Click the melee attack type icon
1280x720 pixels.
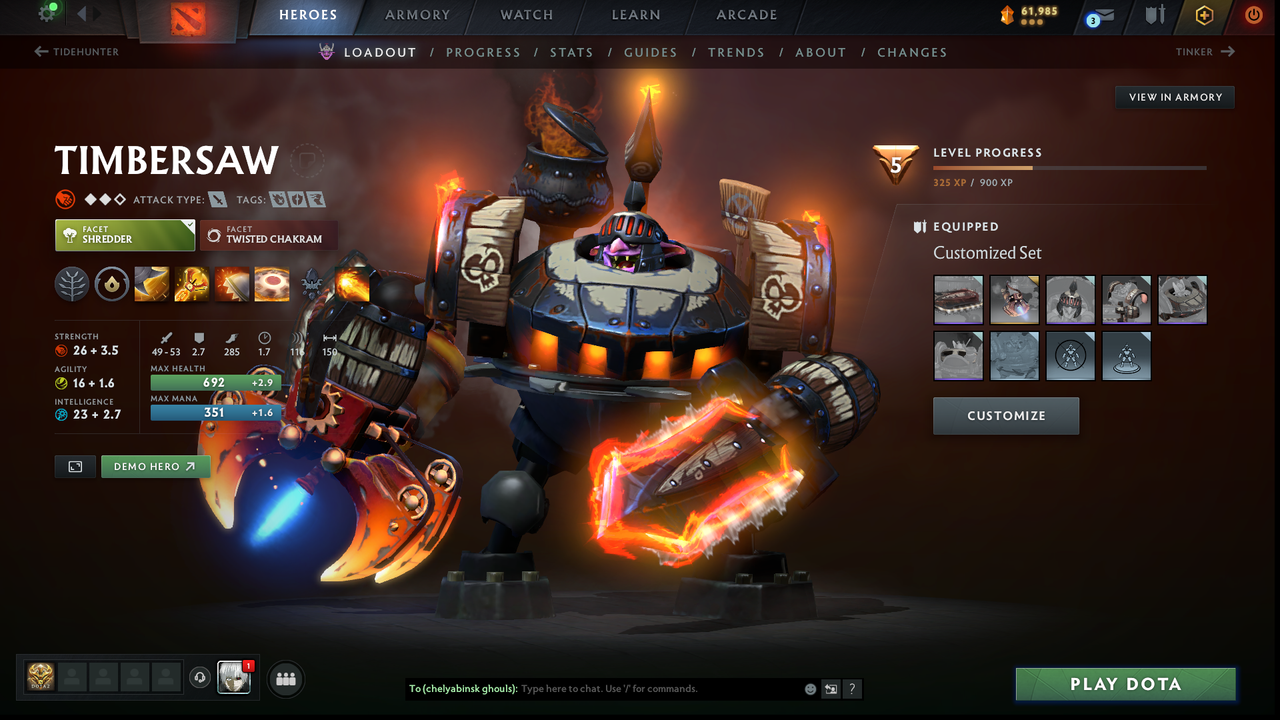[218, 199]
